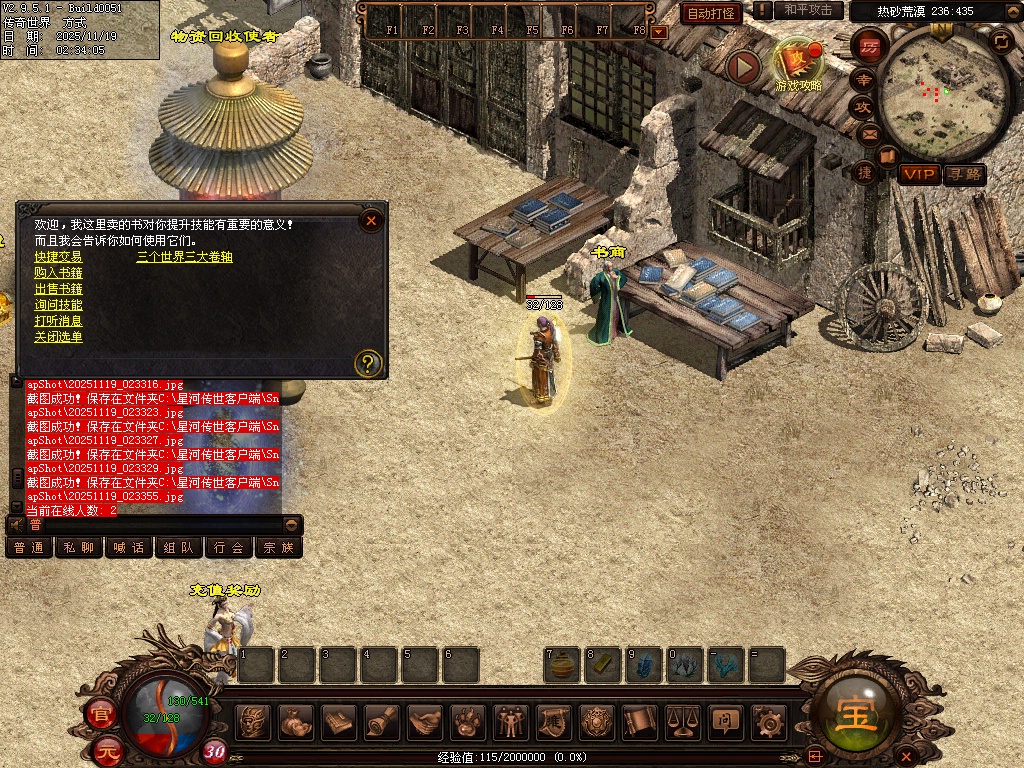Choose the 购入书籍 dialogue option
Screen dimensions: 1024x768
point(58,273)
